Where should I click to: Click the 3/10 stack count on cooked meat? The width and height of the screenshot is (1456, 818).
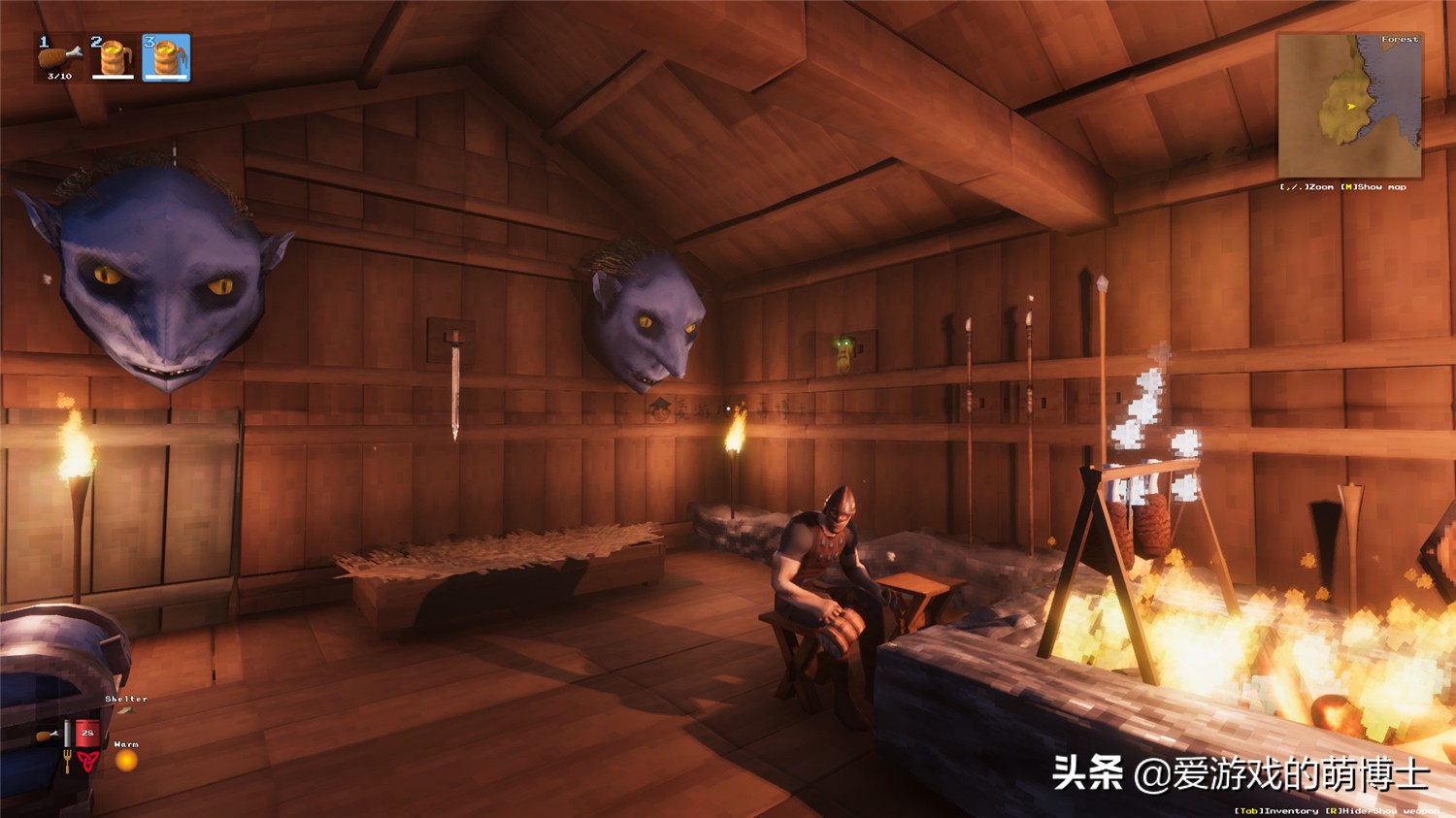pyautogui.click(x=58, y=77)
